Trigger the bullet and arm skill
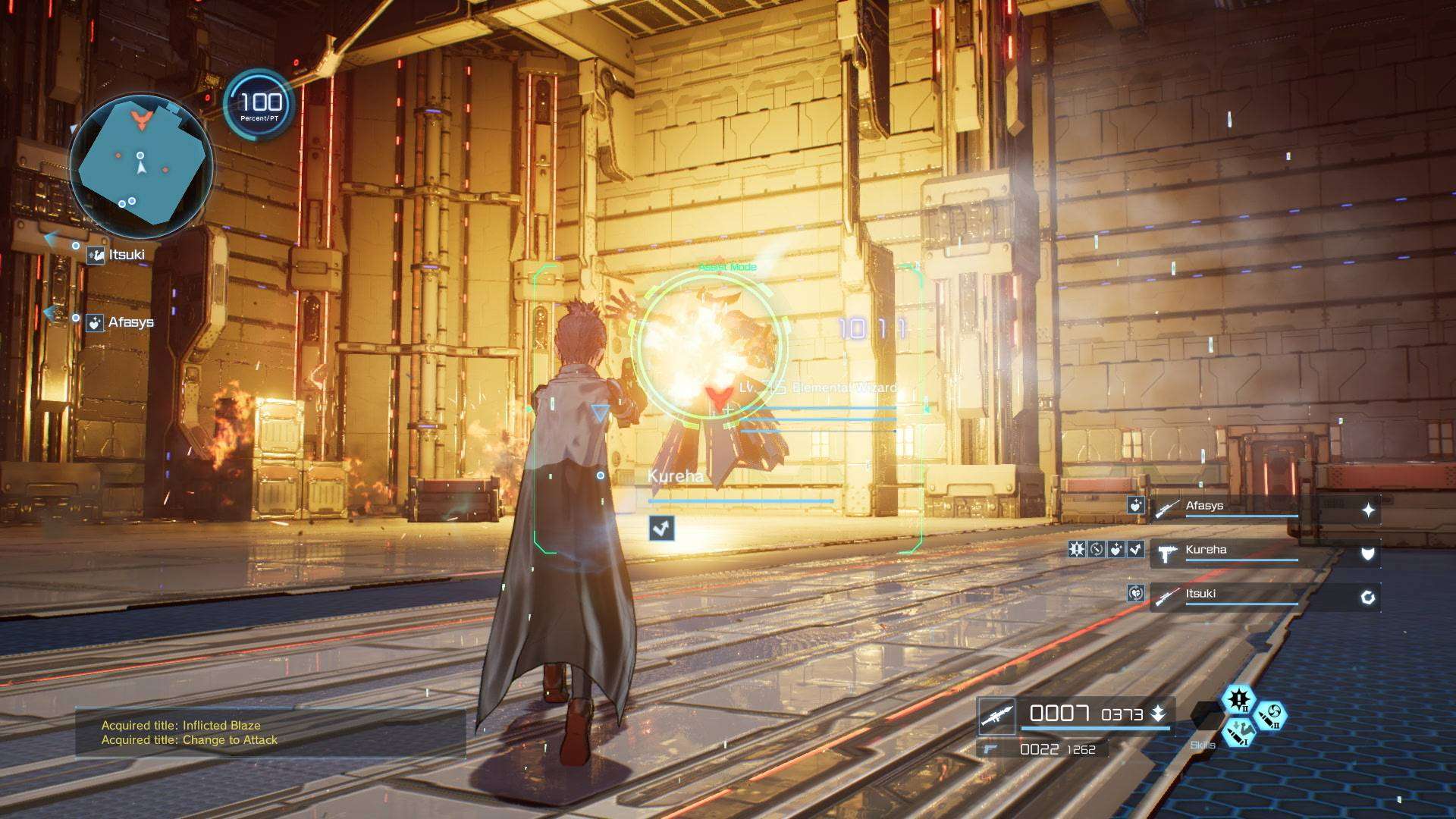This screenshot has width=1456, height=819. [1238, 732]
